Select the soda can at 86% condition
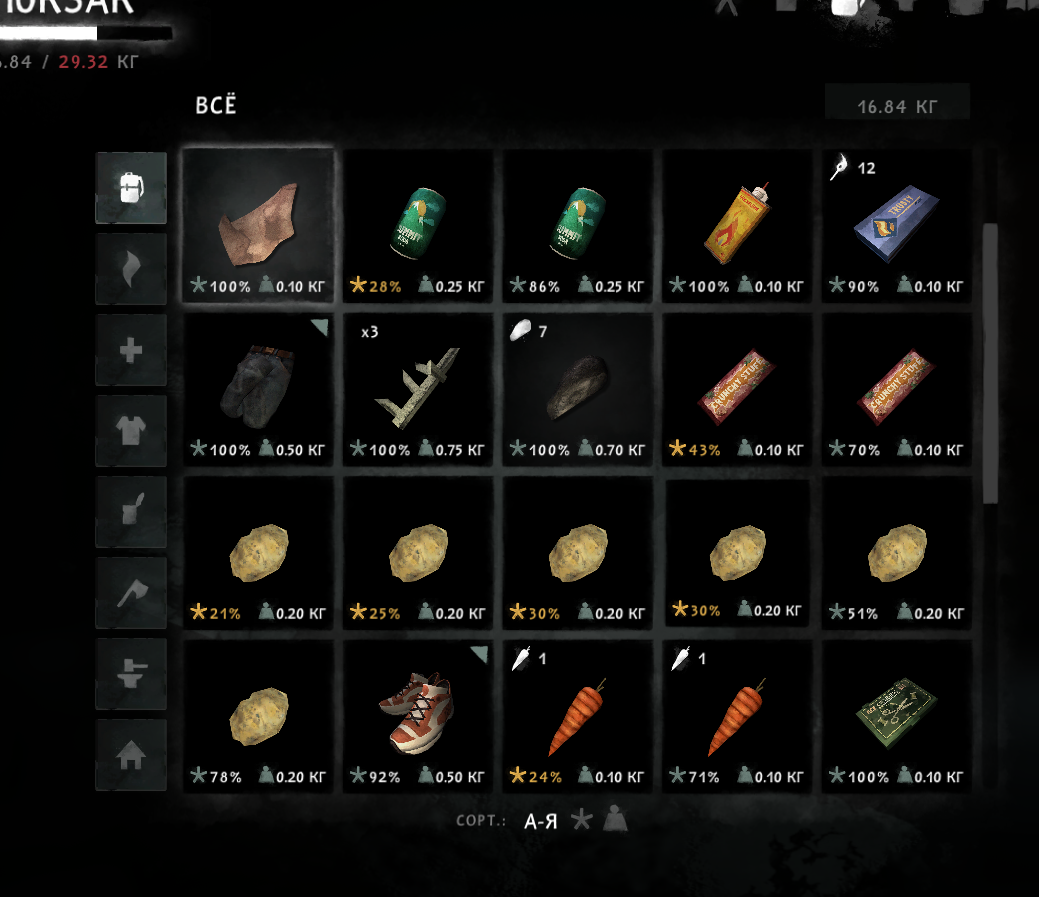The height and width of the screenshot is (897, 1039). pyautogui.click(x=577, y=225)
